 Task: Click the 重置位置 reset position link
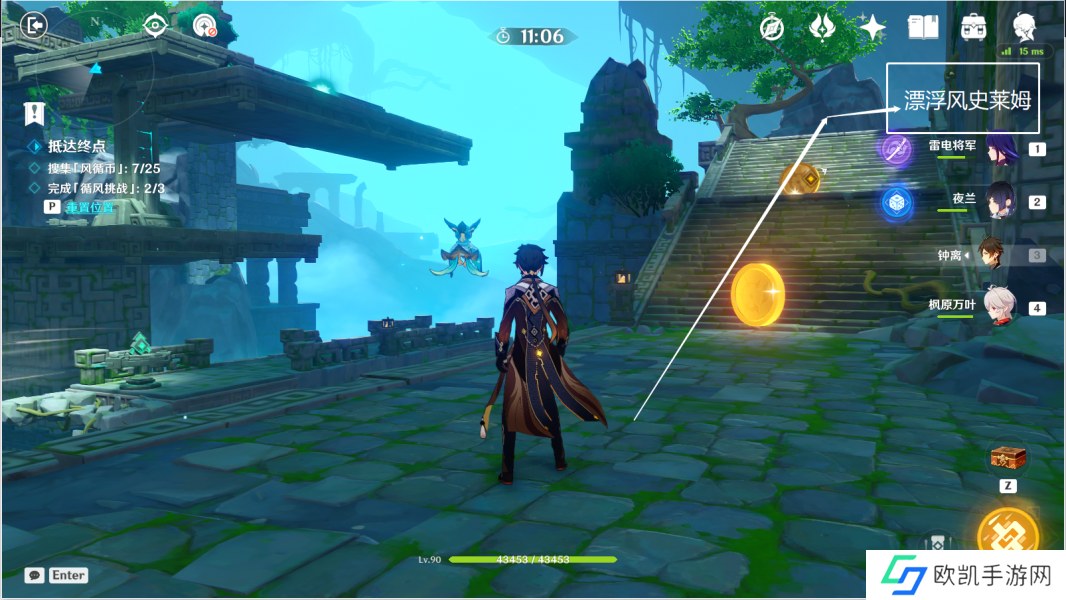click(90, 207)
